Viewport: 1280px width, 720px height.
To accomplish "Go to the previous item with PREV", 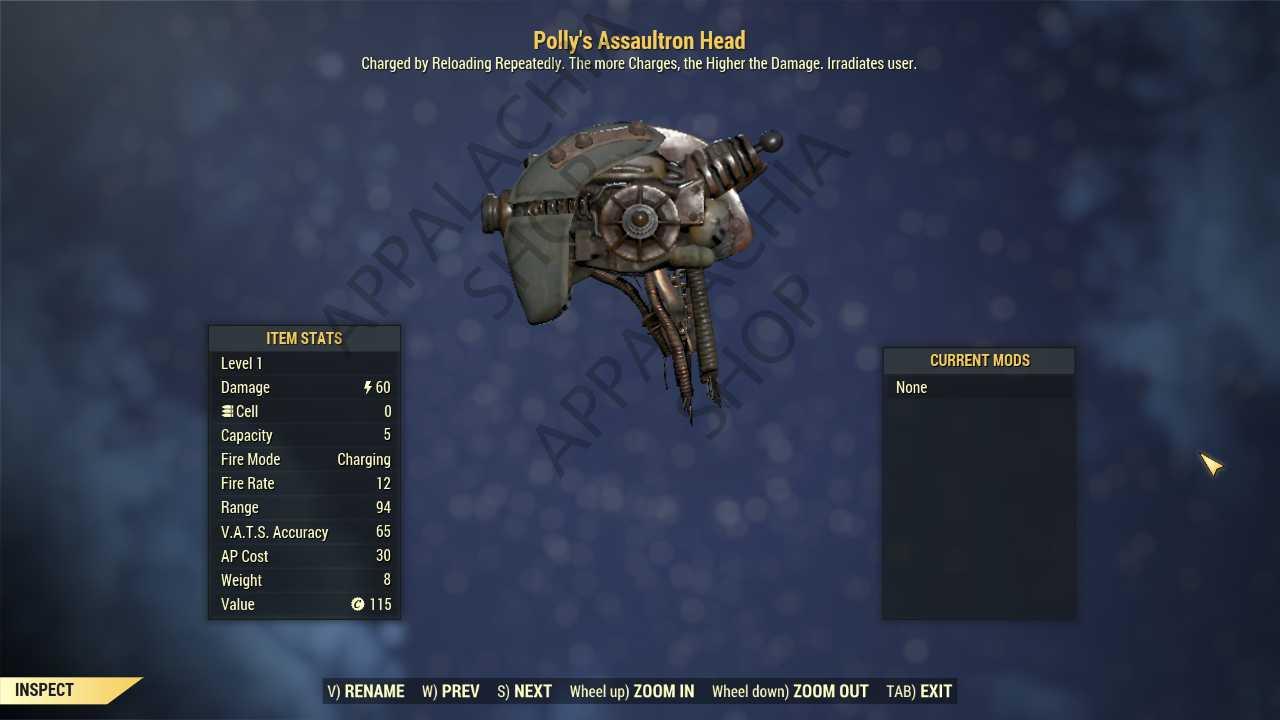I will (x=451, y=691).
